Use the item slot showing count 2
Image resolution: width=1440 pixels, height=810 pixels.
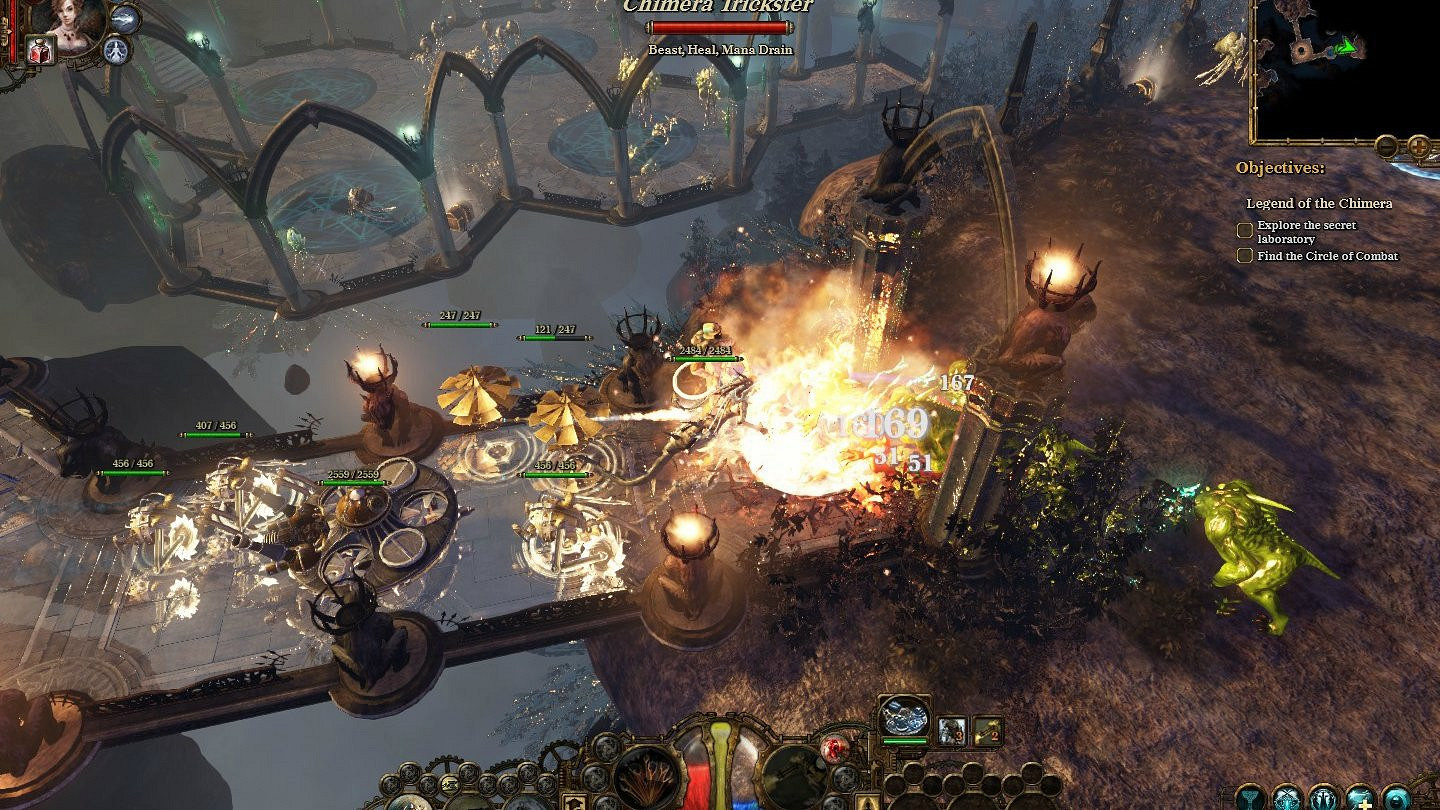tap(988, 731)
